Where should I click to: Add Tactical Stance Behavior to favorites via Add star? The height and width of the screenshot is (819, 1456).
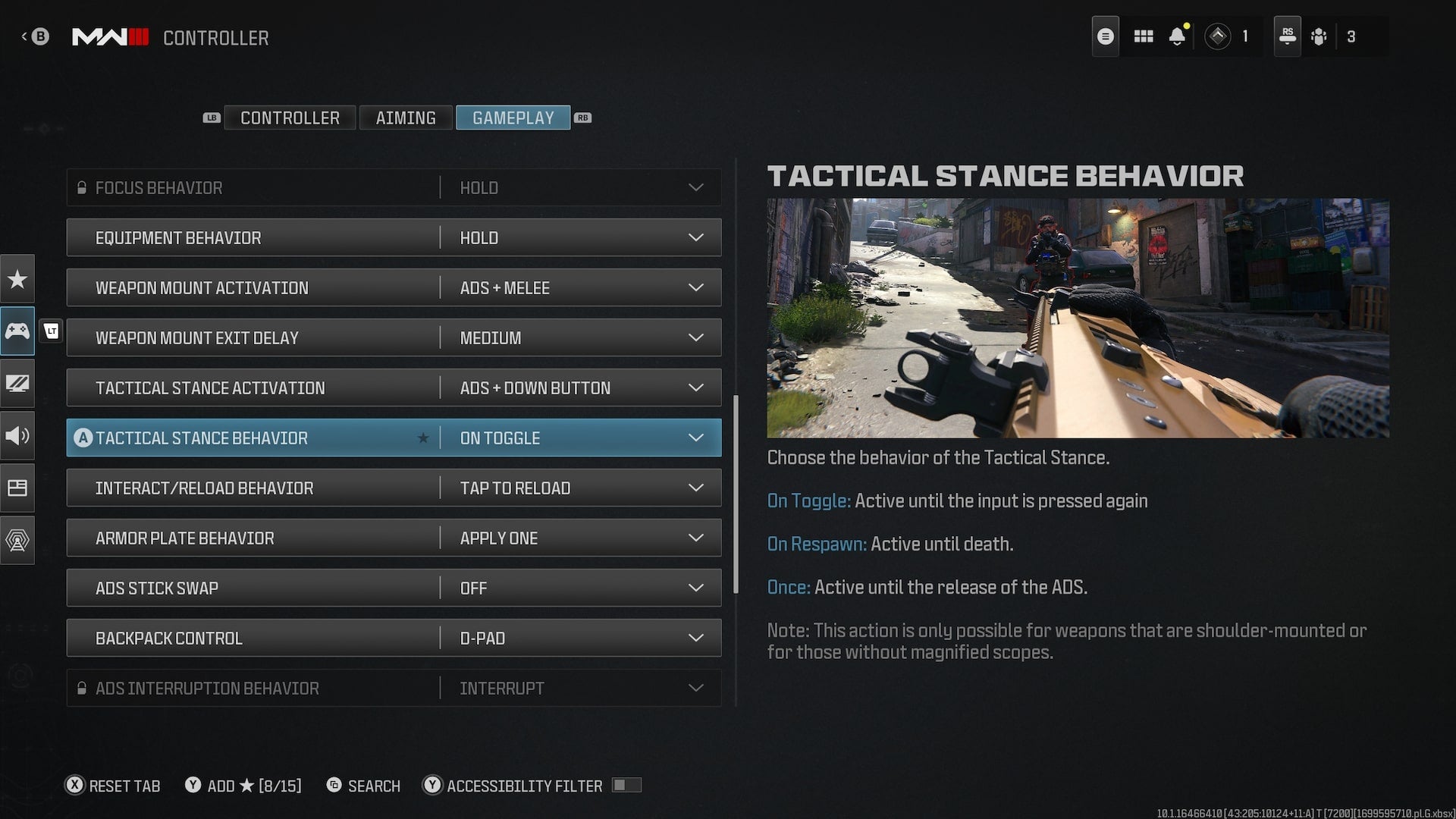(x=243, y=786)
